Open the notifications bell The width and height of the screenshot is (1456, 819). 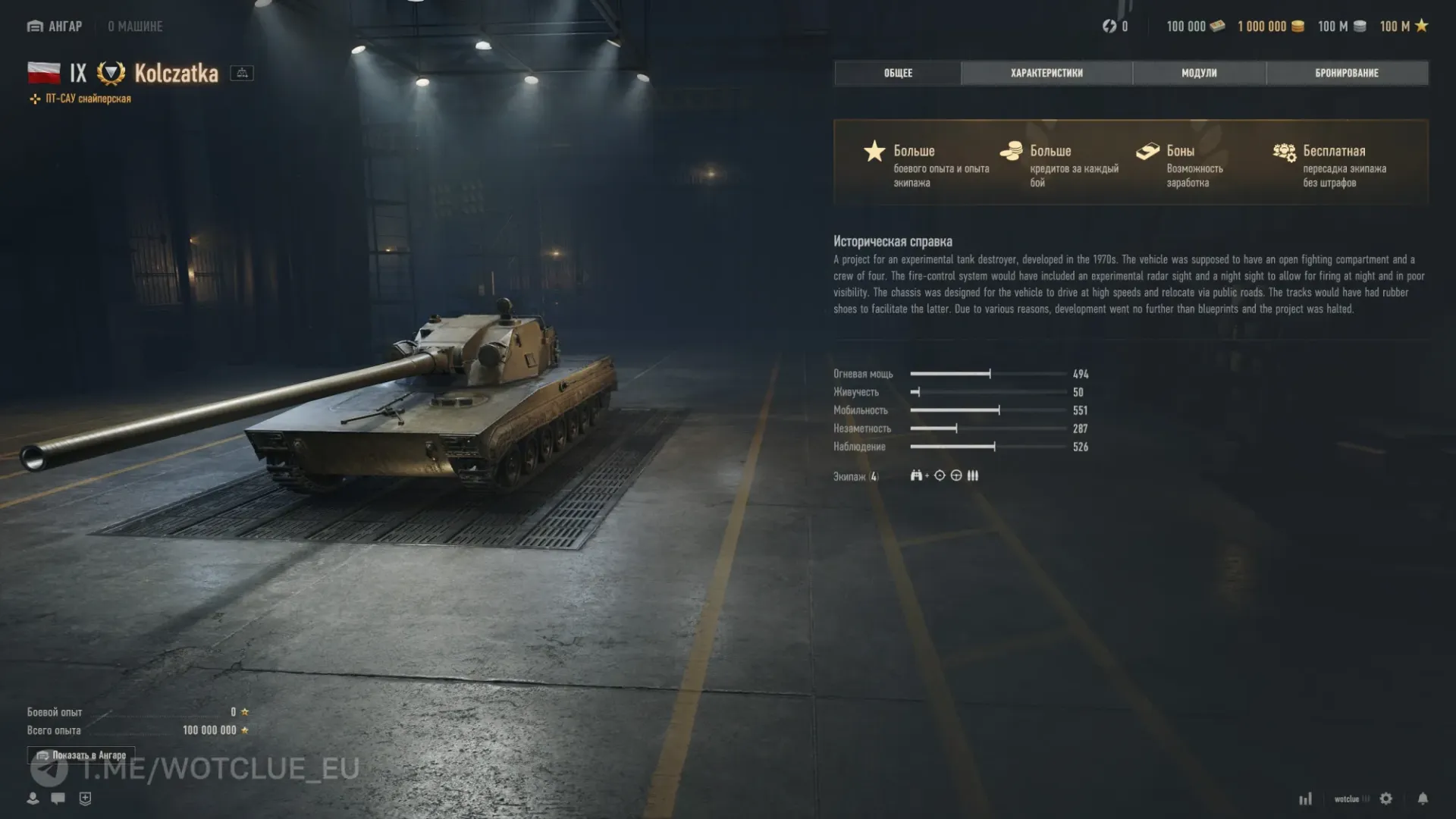(x=1423, y=799)
